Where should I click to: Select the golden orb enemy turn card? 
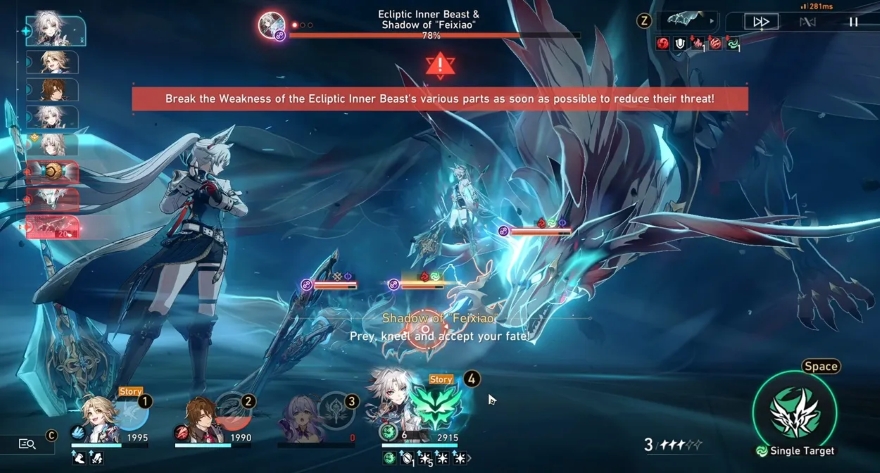pos(52,172)
